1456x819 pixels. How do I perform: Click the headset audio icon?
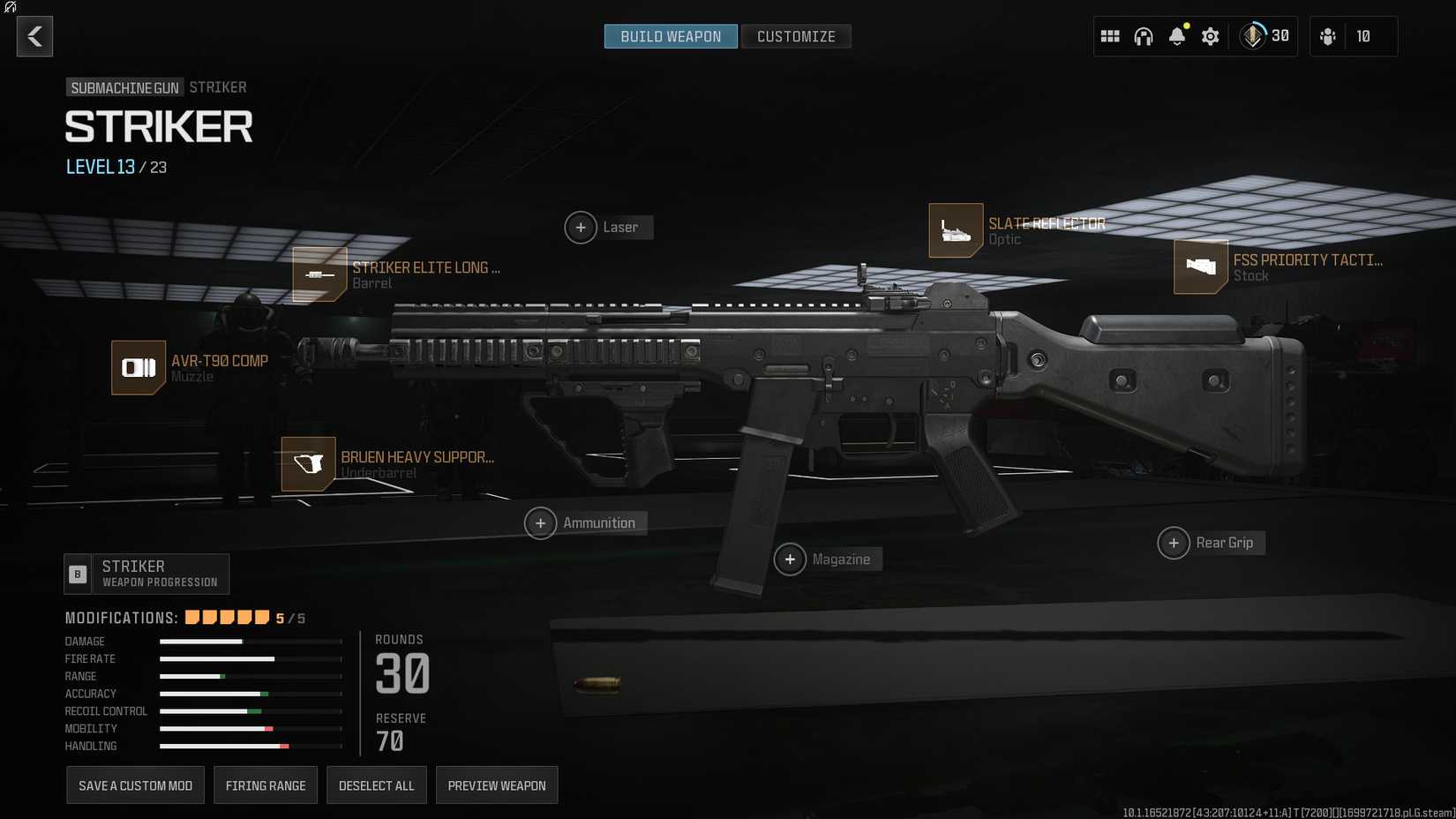pyautogui.click(x=1143, y=36)
